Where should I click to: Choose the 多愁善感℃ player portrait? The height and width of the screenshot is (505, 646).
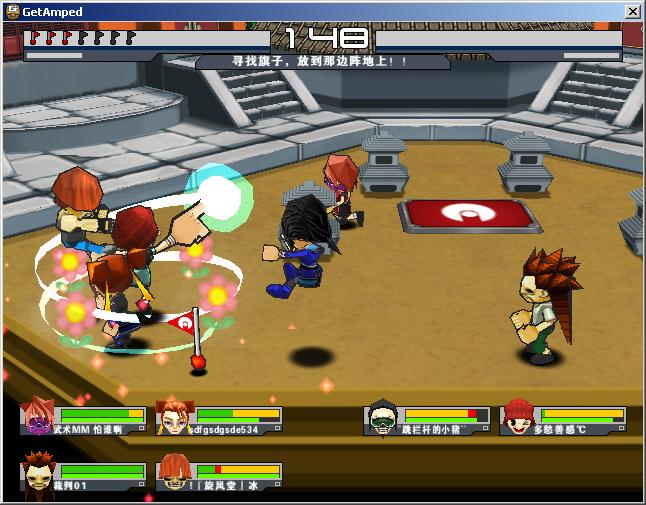click(517, 418)
